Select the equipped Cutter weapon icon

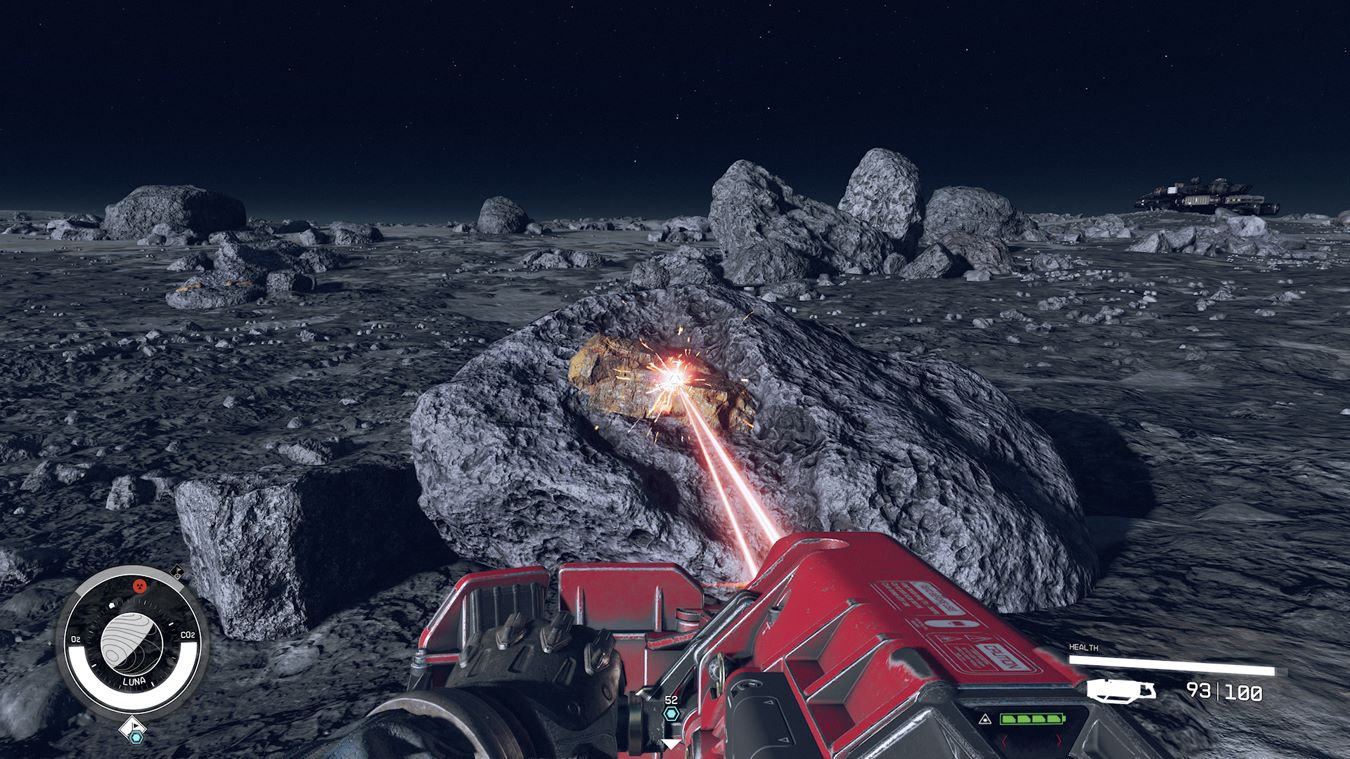[x=1120, y=689]
